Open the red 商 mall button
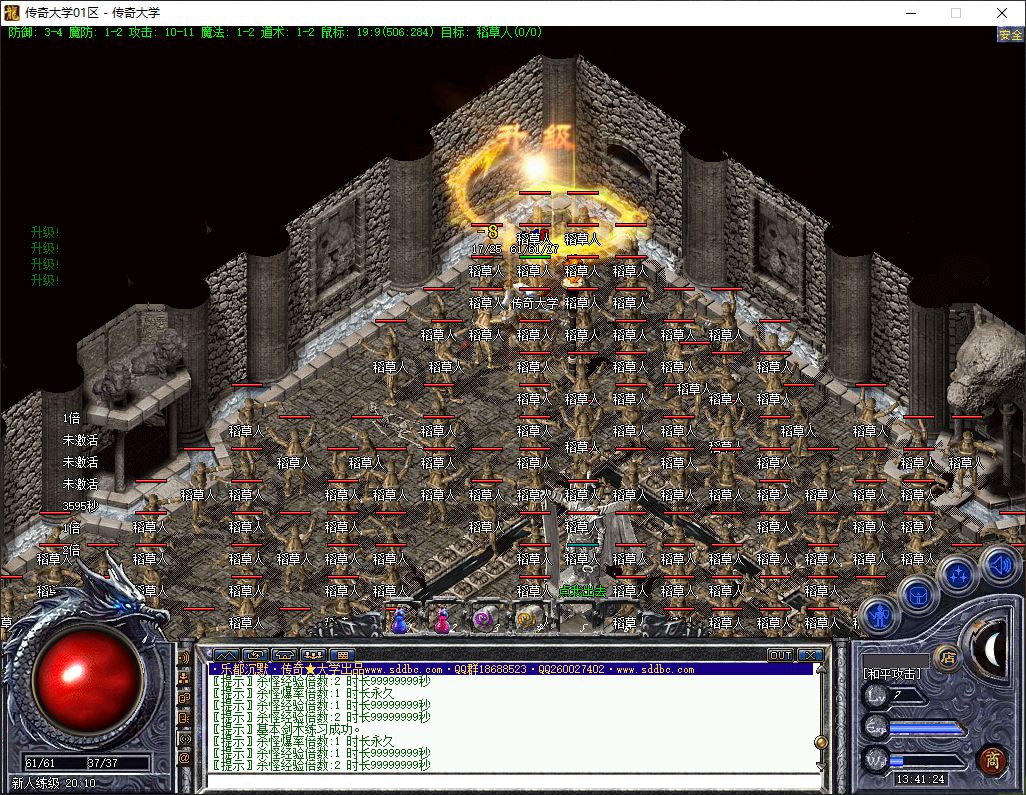Viewport: 1026px width, 795px height. pyautogui.click(x=992, y=759)
